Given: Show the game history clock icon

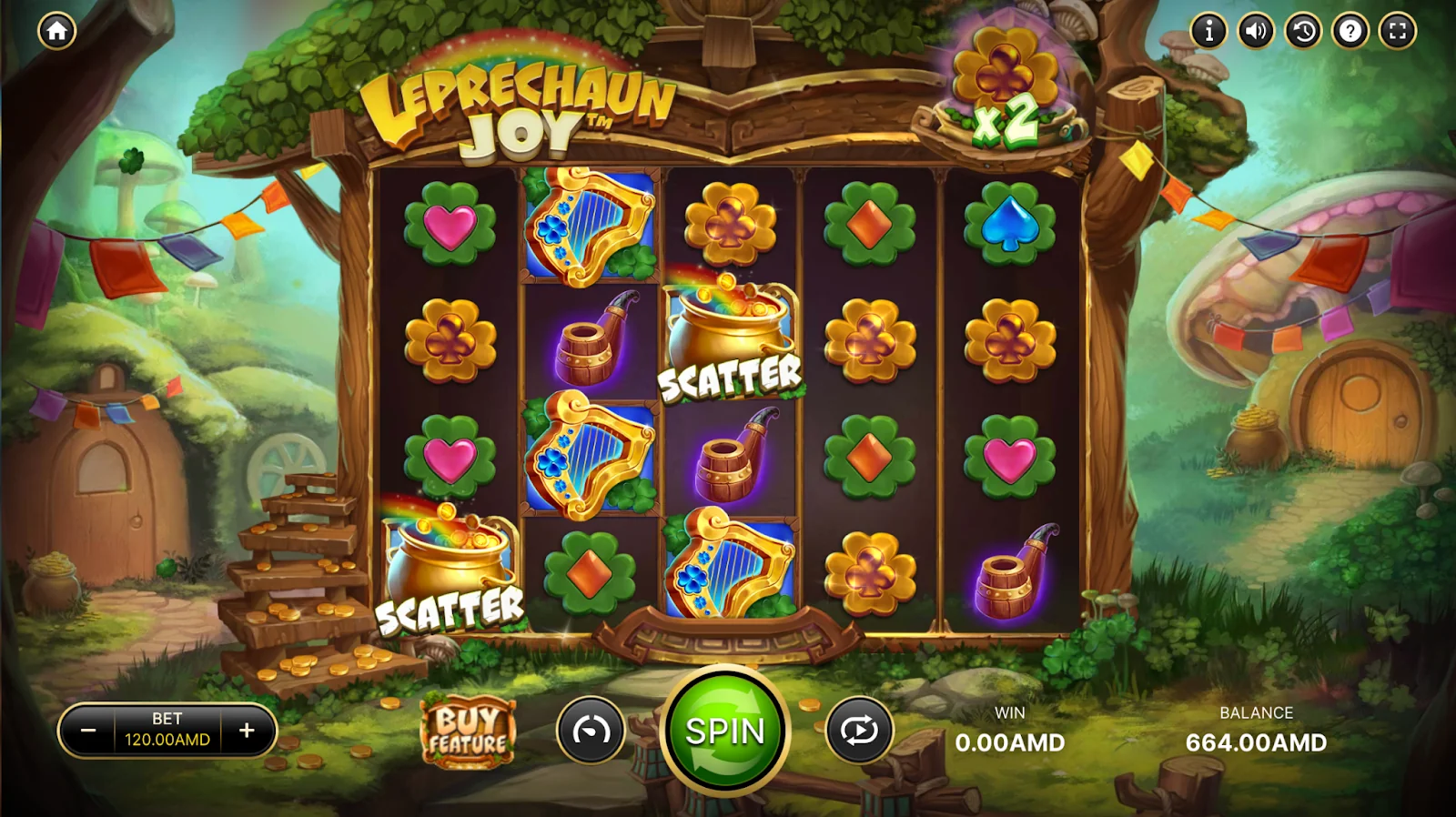Looking at the screenshot, I should point(1303,31).
